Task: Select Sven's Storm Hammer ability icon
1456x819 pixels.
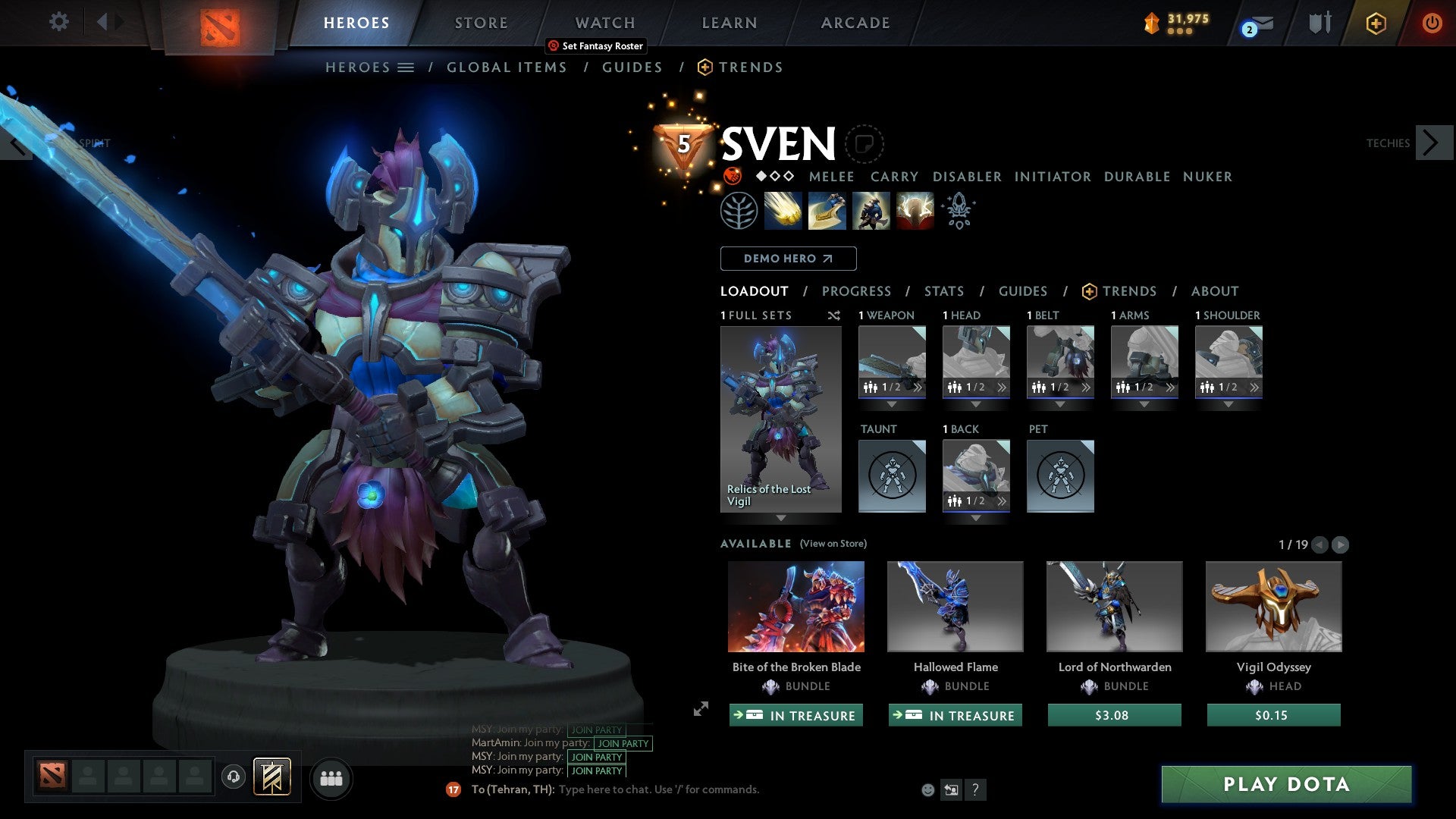Action: pos(783,211)
